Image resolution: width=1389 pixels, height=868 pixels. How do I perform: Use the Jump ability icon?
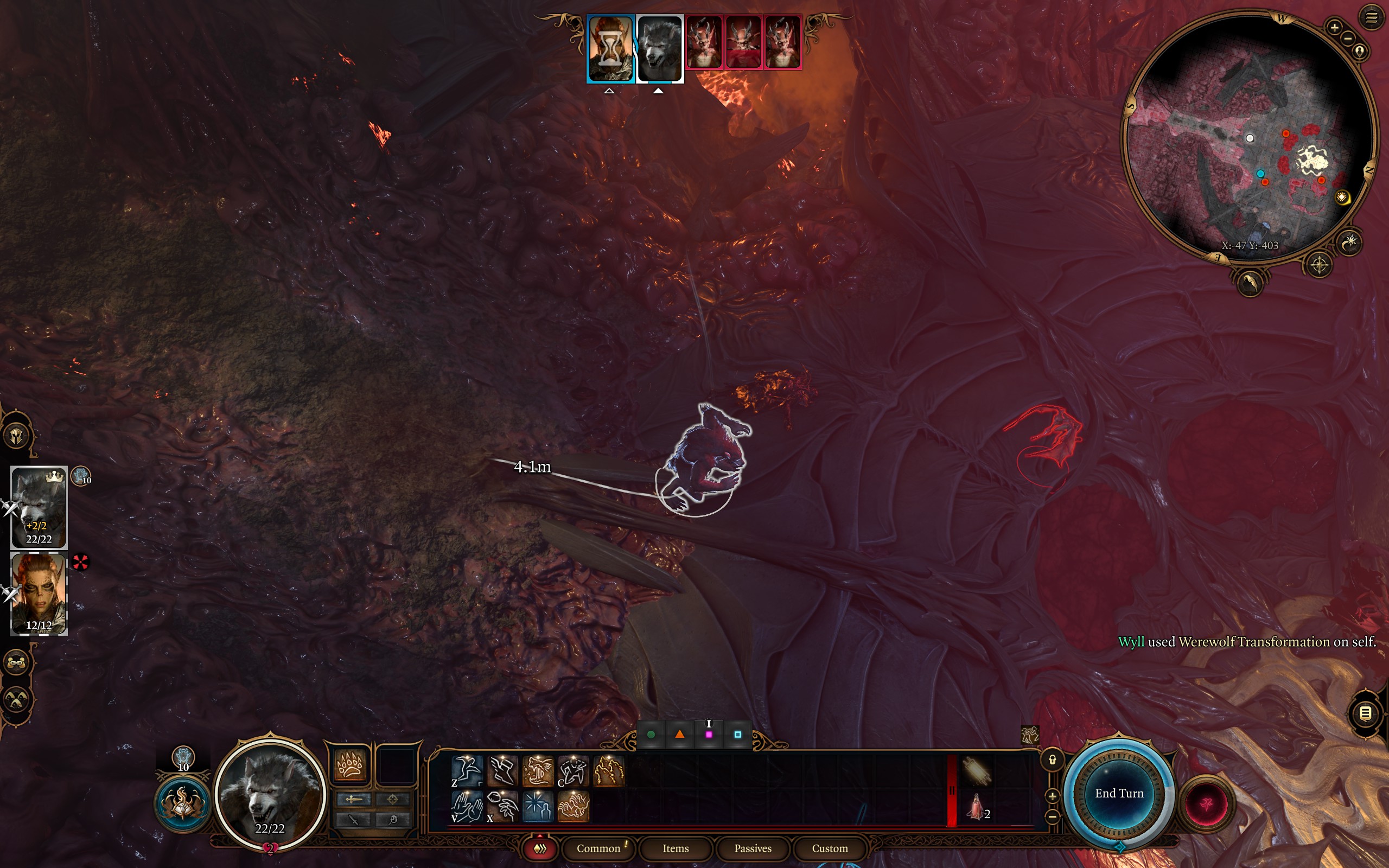click(x=467, y=770)
